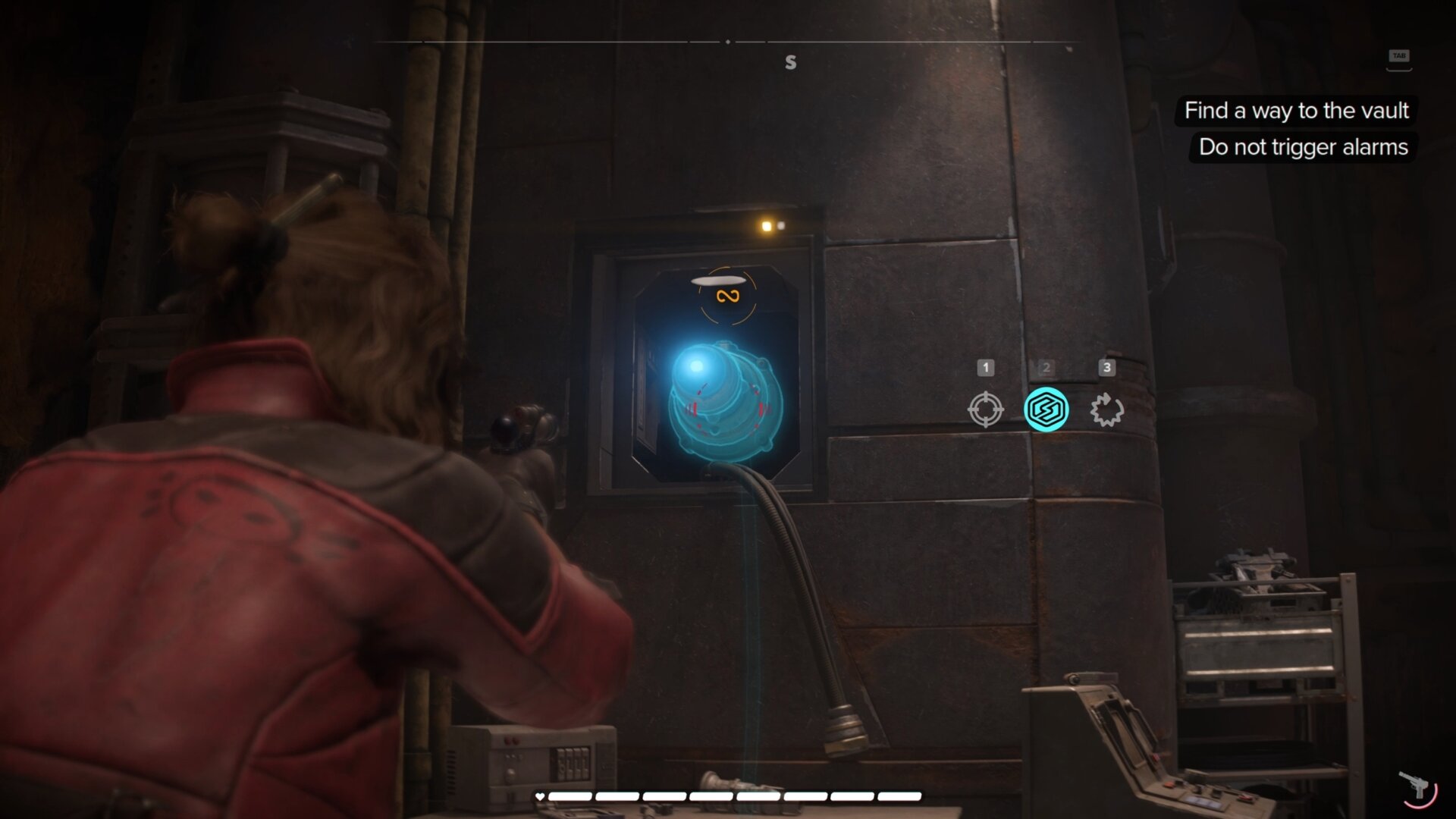Viewport: 1456px width, 819px height.
Task: Select the crosshair plasma blaster module
Action: [x=985, y=409]
